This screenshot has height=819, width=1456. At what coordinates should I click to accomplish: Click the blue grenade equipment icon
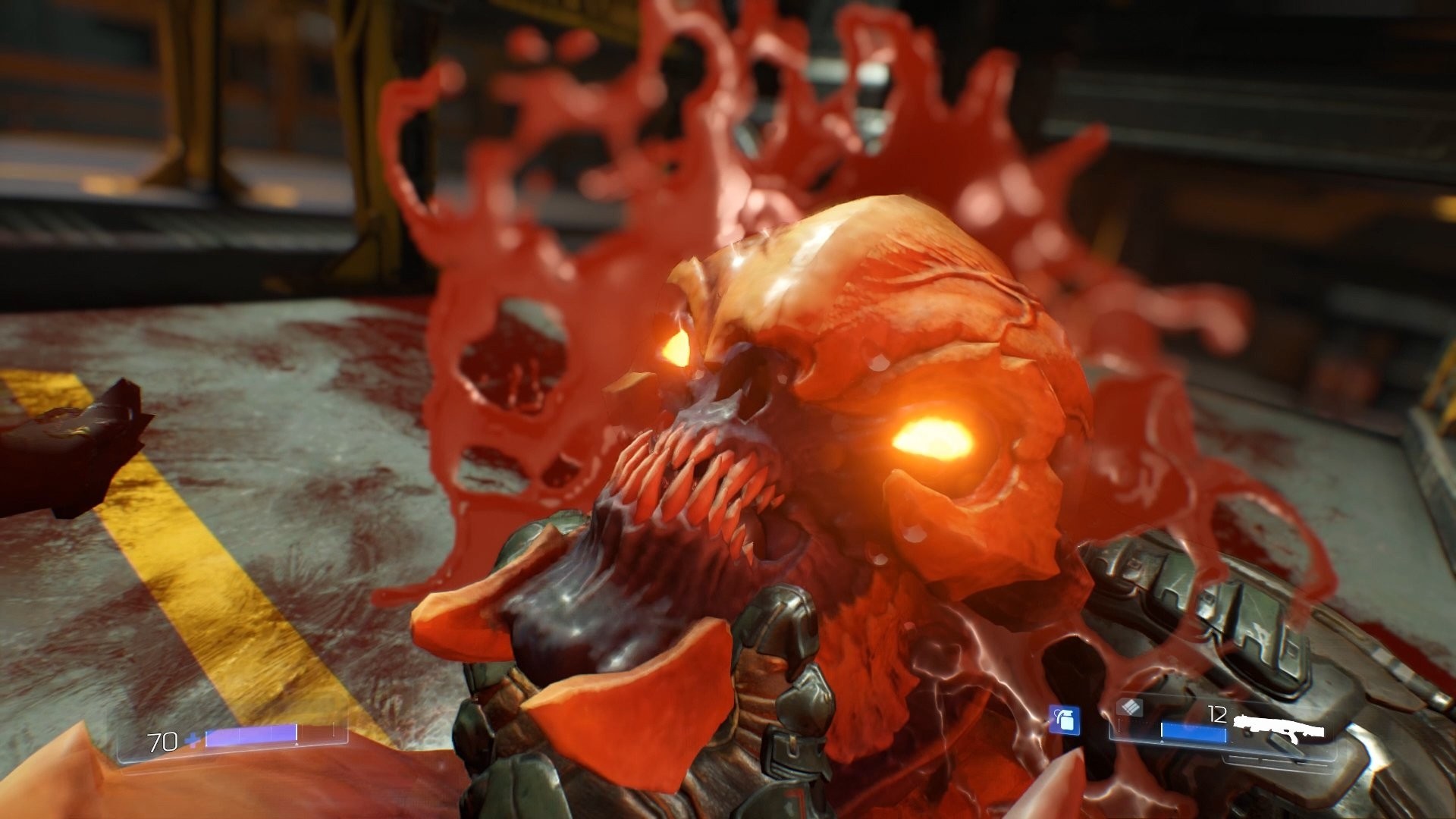coord(1065,720)
